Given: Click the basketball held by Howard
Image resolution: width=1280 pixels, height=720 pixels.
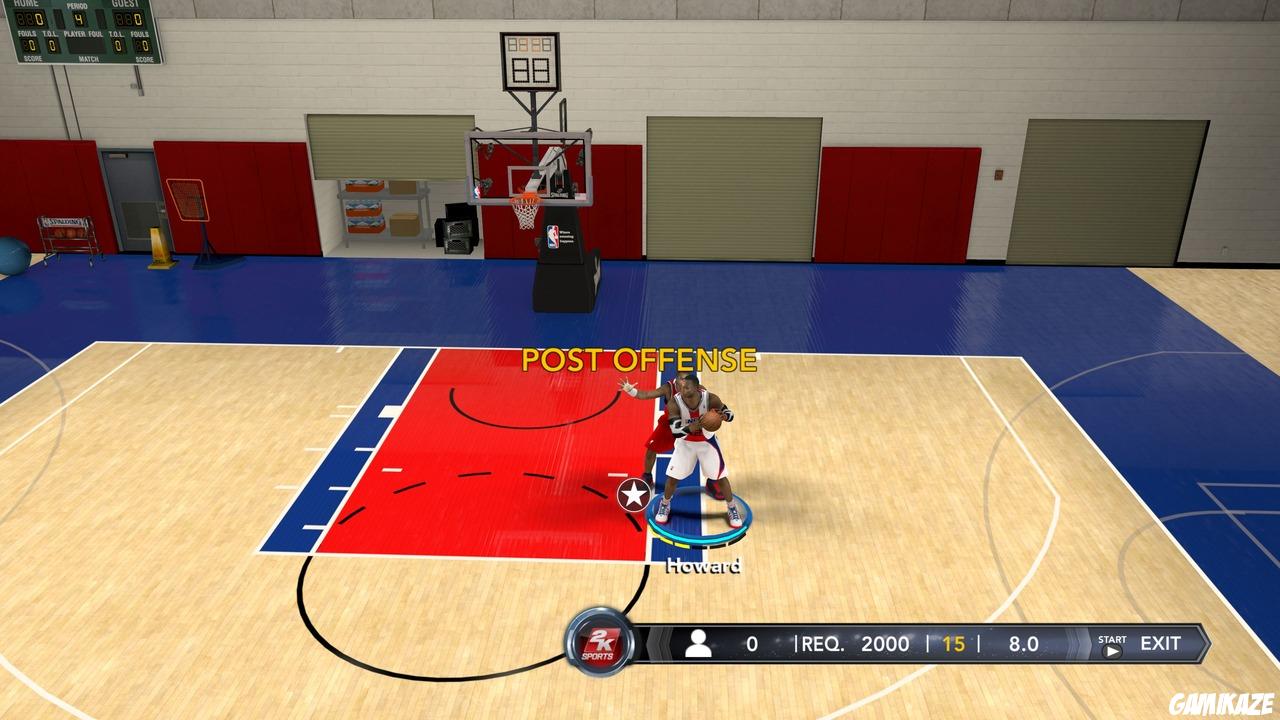Looking at the screenshot, I should pos(712,414).
